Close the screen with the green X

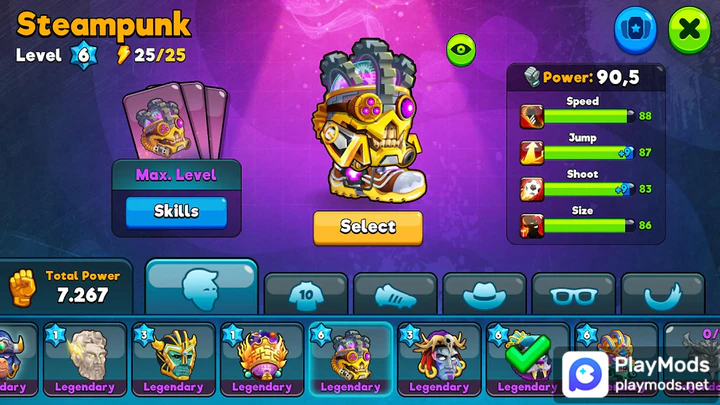689,30
